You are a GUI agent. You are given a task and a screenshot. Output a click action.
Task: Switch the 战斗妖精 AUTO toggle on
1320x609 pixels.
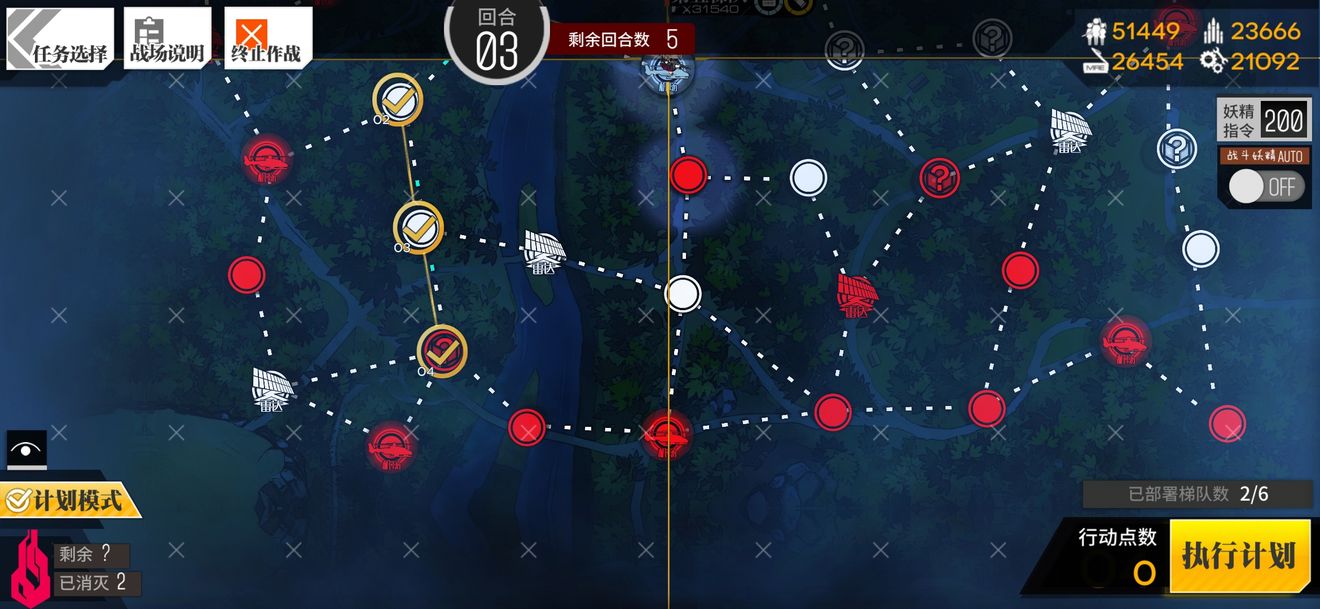point(1265,187)
